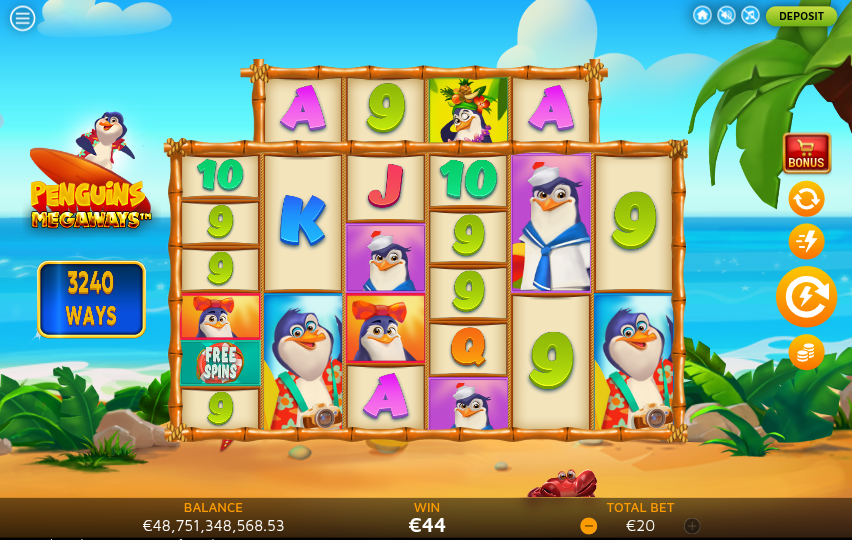Viewport: 852px width, 540px height.
Task: Go to the home lobby icon
Action: coord(702,16)
